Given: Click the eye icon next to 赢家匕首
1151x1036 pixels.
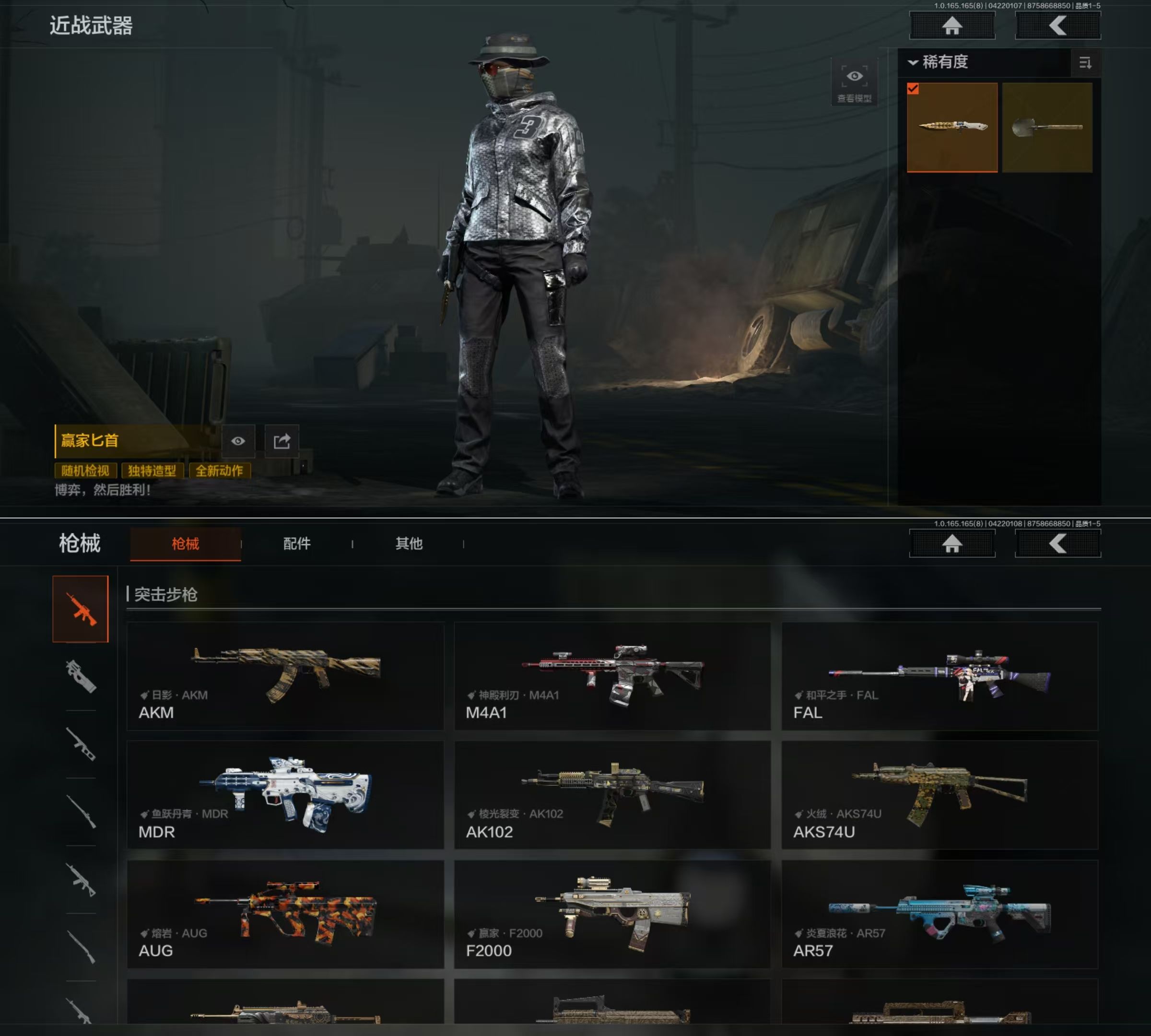Looking at the screenshot, I should coord(238,441).
